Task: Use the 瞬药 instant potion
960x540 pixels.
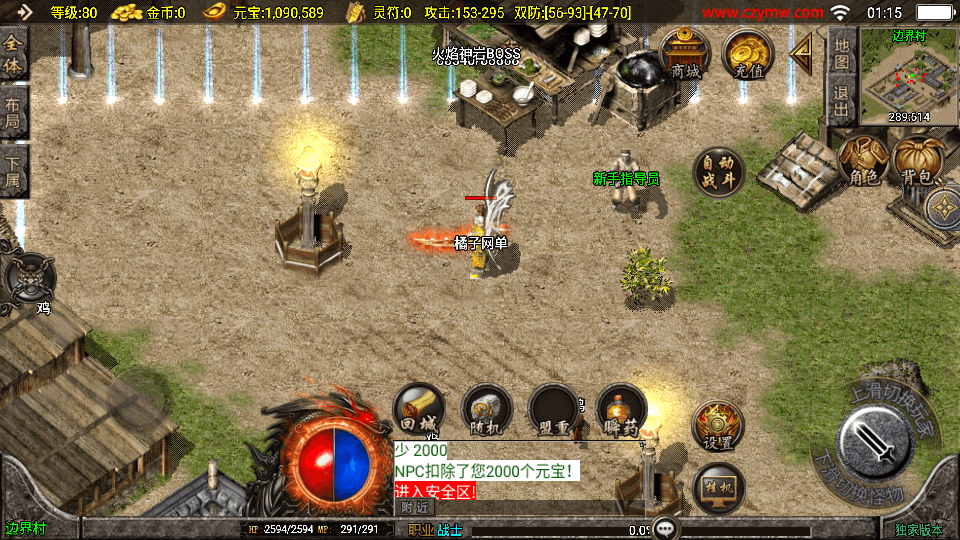Action: point(621,410)
